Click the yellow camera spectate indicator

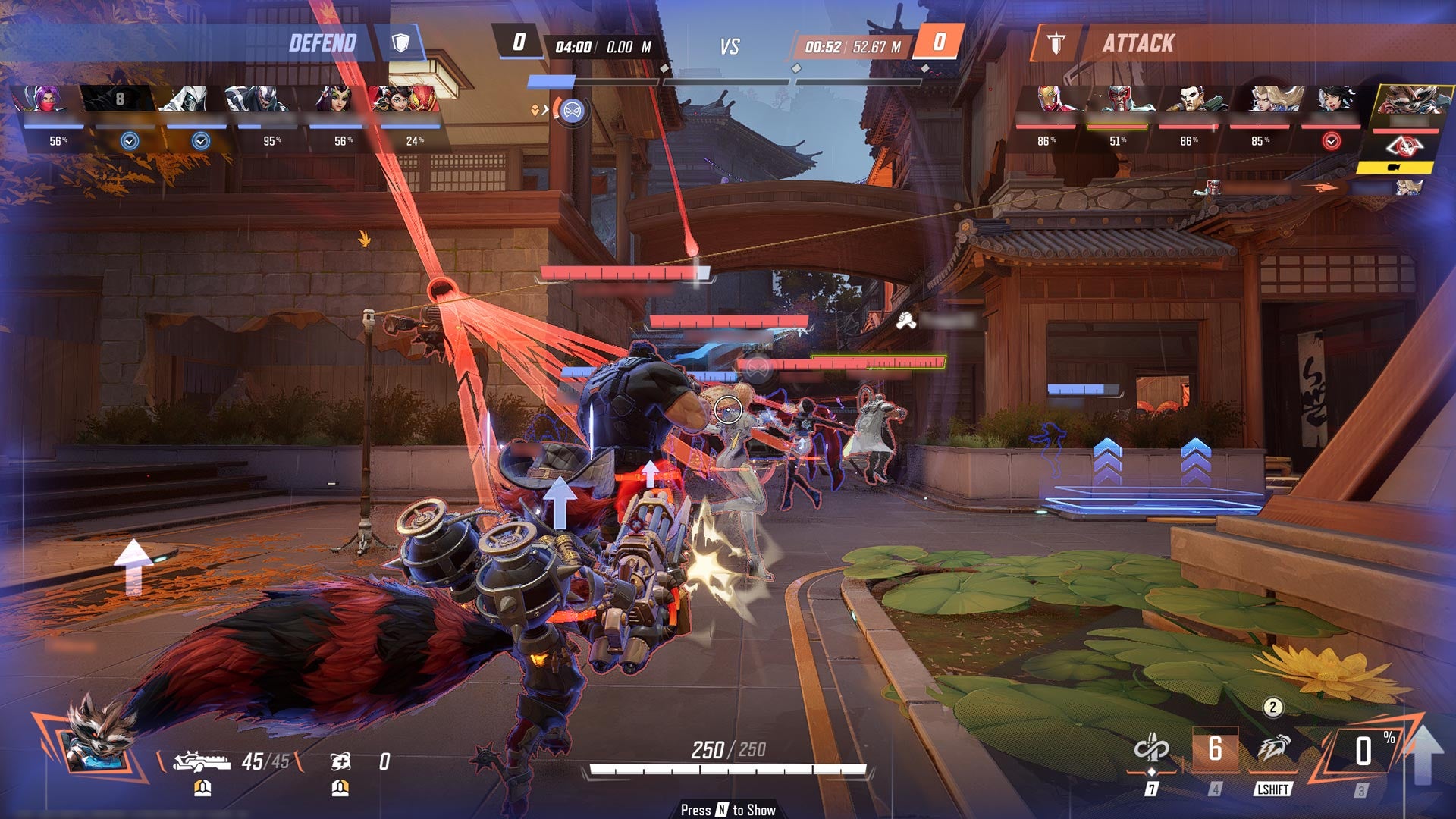tap(1394, 167)
